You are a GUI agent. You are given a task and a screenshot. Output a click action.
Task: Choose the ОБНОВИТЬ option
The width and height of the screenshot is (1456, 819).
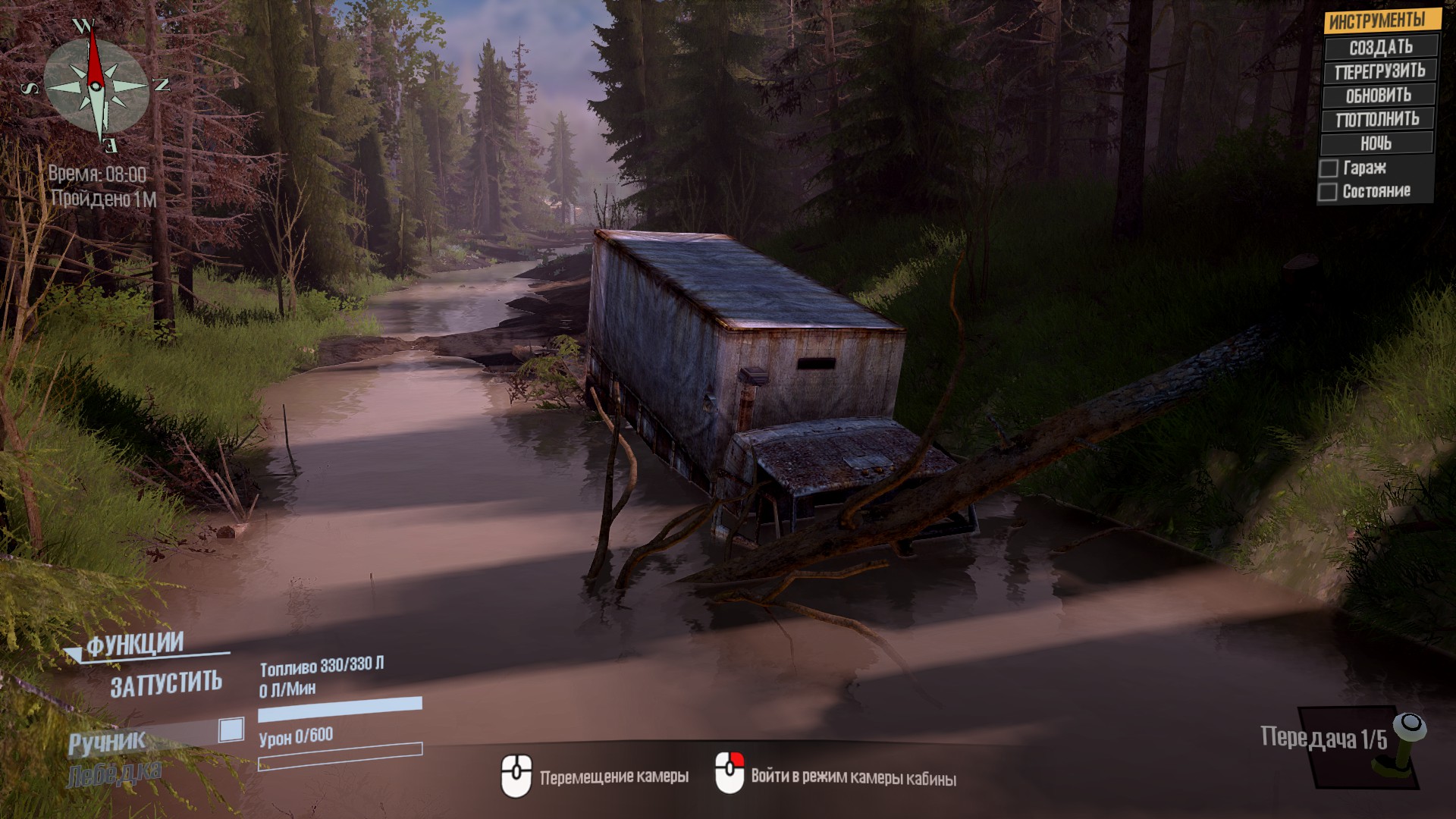[1379, 96]
